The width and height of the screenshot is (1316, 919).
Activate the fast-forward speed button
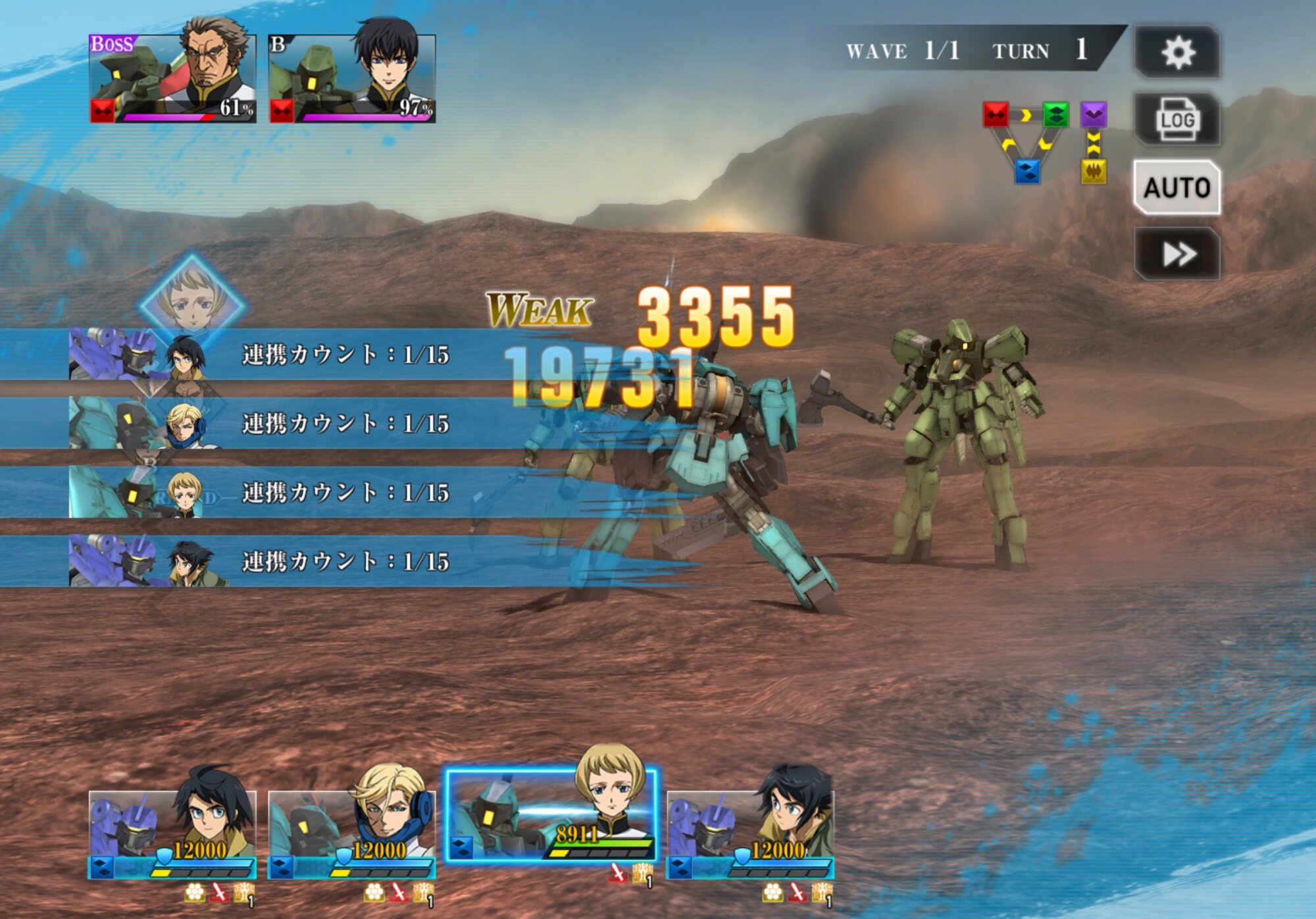click(x=1177, y=254)
